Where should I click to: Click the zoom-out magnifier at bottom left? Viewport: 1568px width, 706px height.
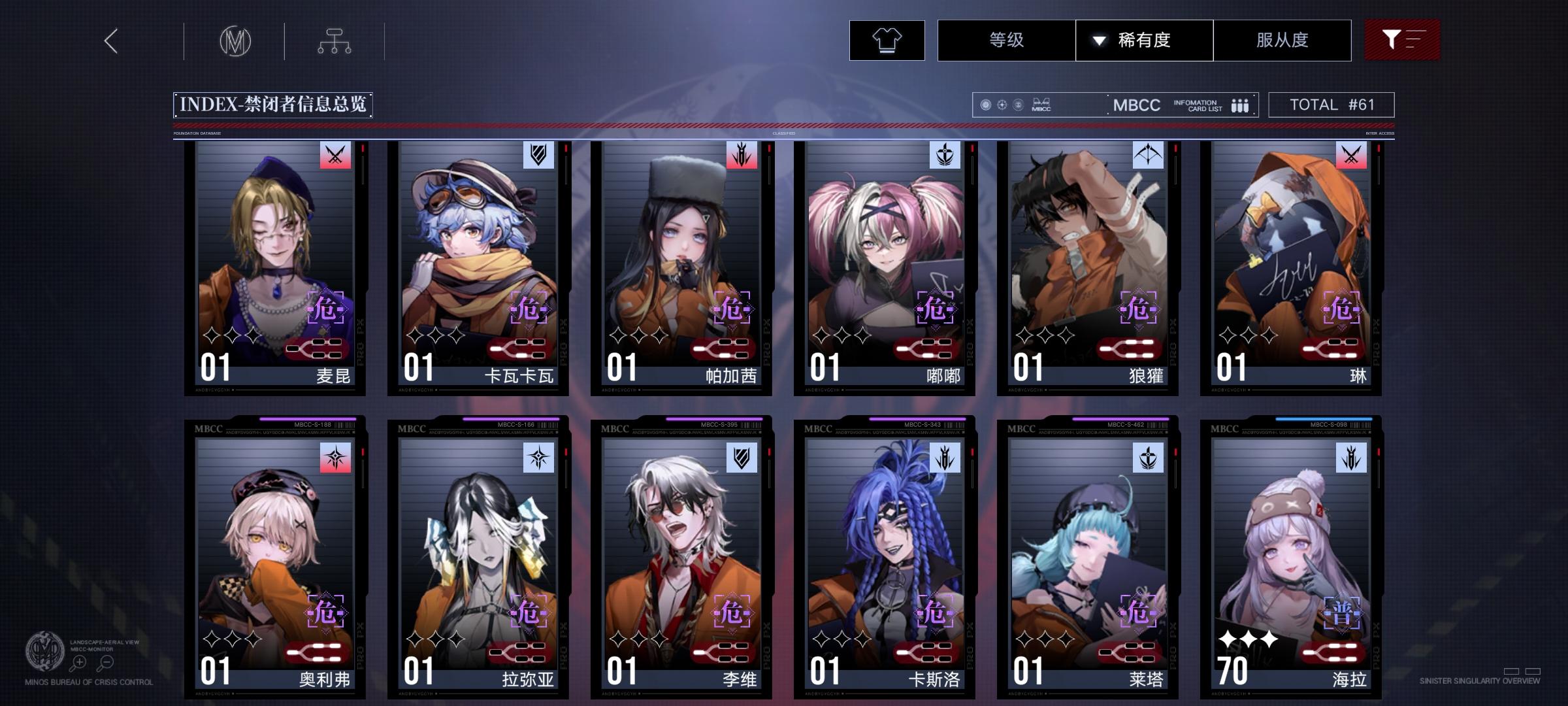pyautogui.click(x=105, y=662)
